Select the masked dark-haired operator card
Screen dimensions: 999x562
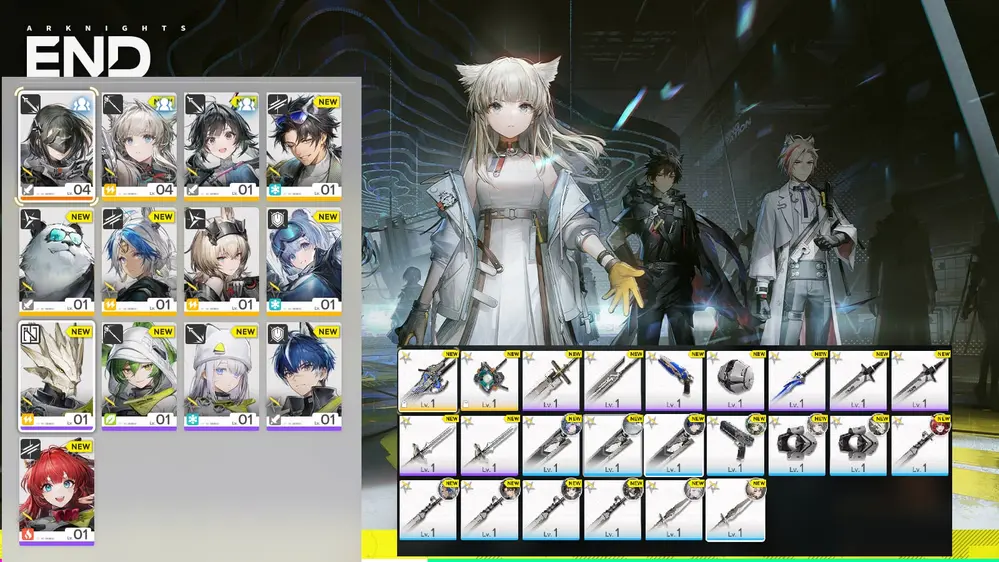[x=56, y=146]
